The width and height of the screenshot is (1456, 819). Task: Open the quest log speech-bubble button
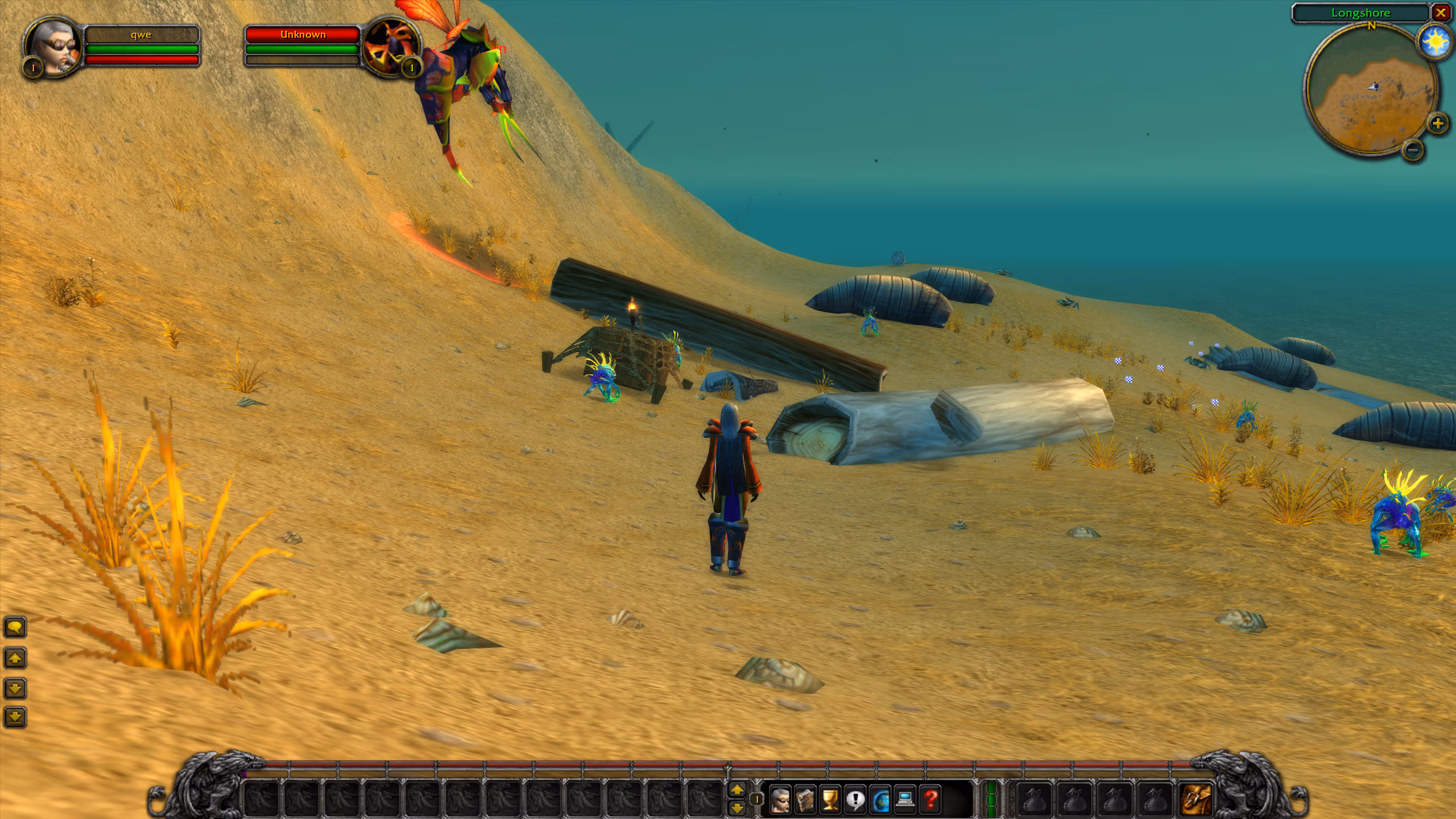[x=855, y=800]
